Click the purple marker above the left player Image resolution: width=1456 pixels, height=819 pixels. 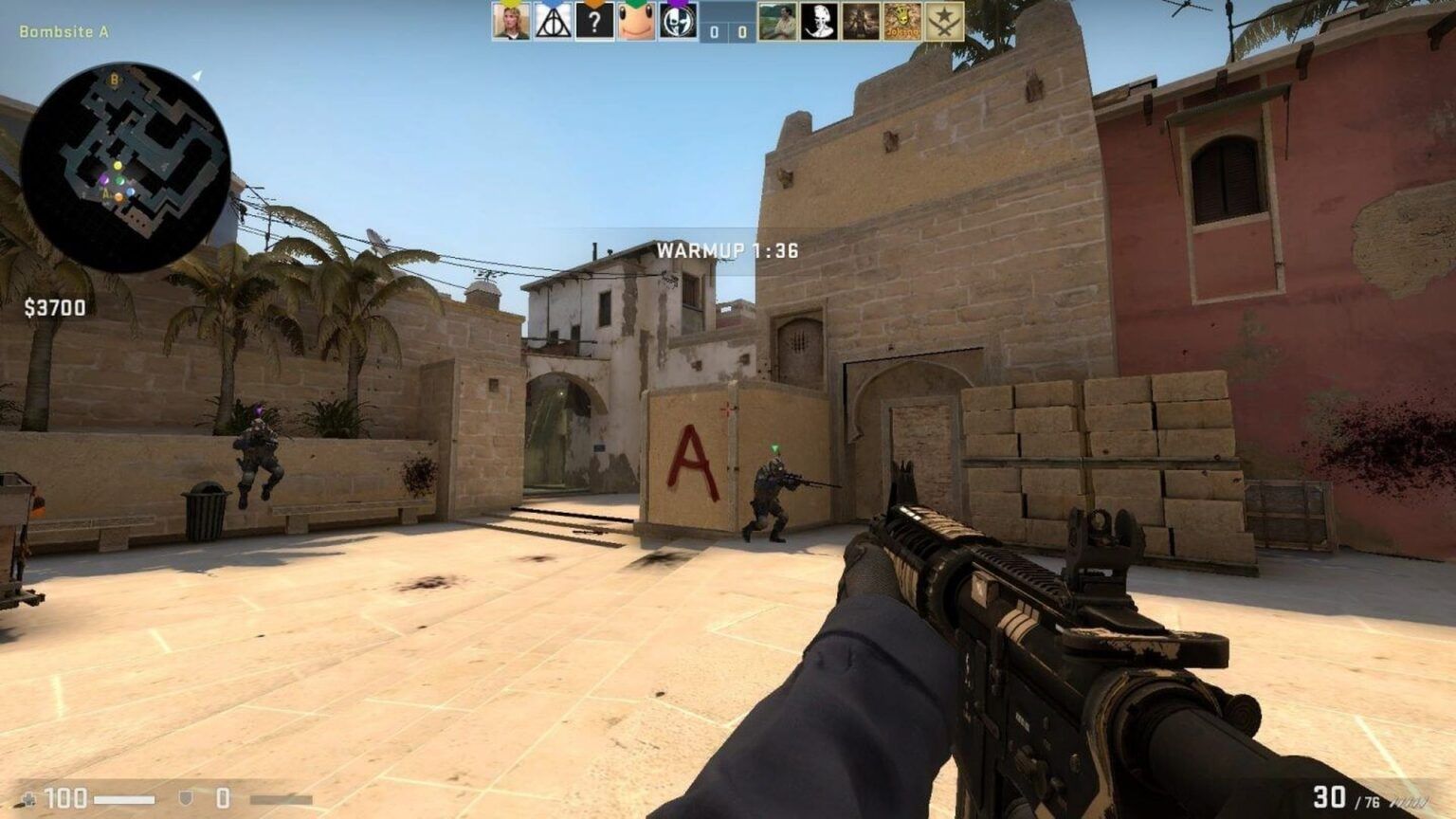(x=258, y=409)
